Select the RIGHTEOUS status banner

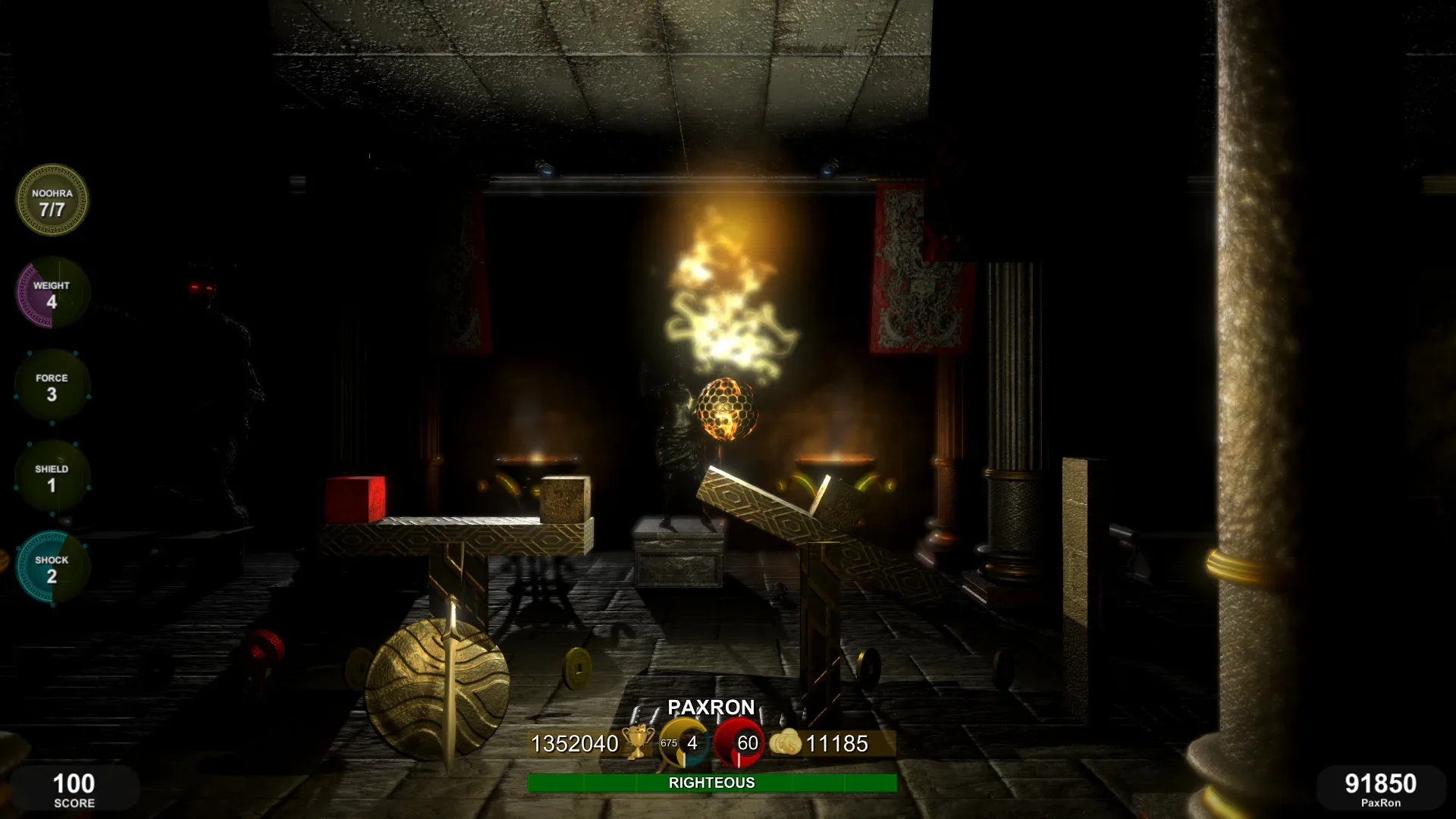711,783
